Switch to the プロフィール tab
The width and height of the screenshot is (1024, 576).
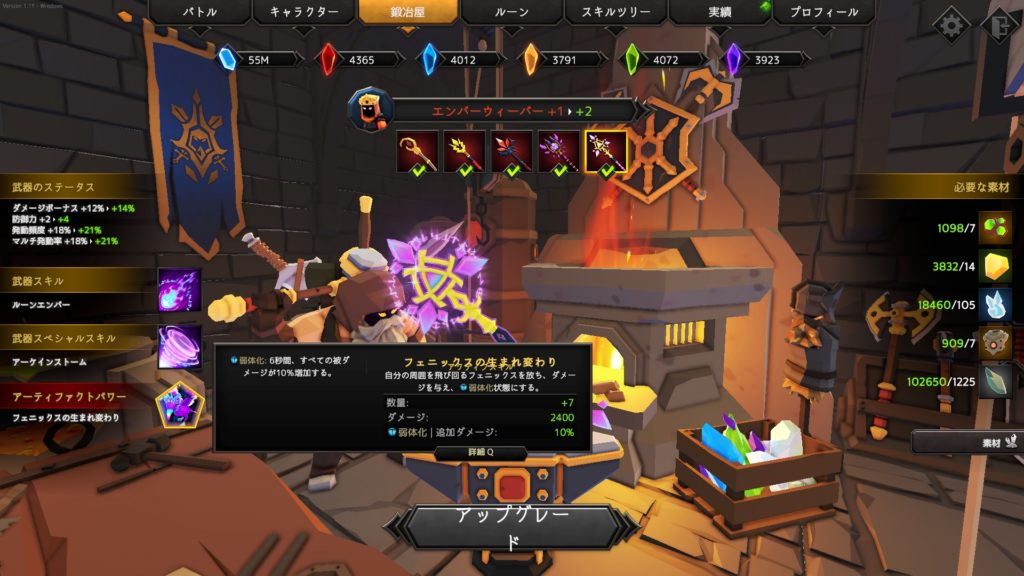click(x=825, y=13)
